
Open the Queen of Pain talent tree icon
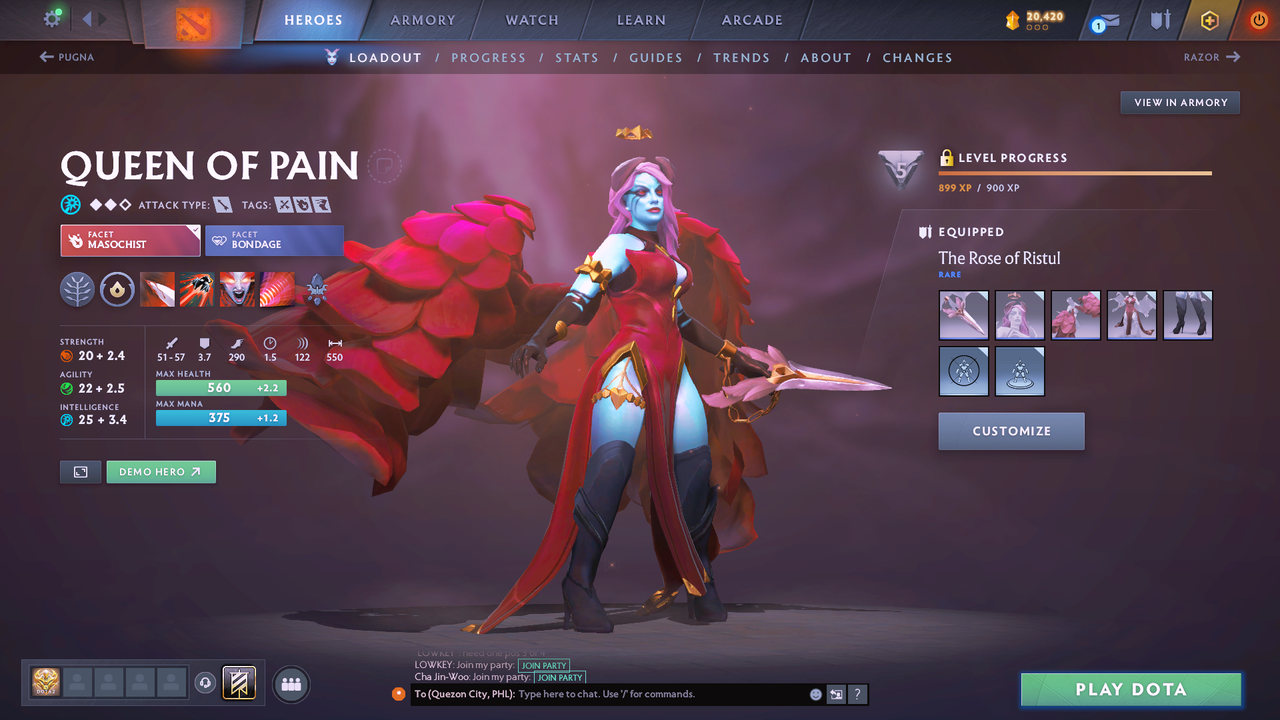[x=77, y=290]
